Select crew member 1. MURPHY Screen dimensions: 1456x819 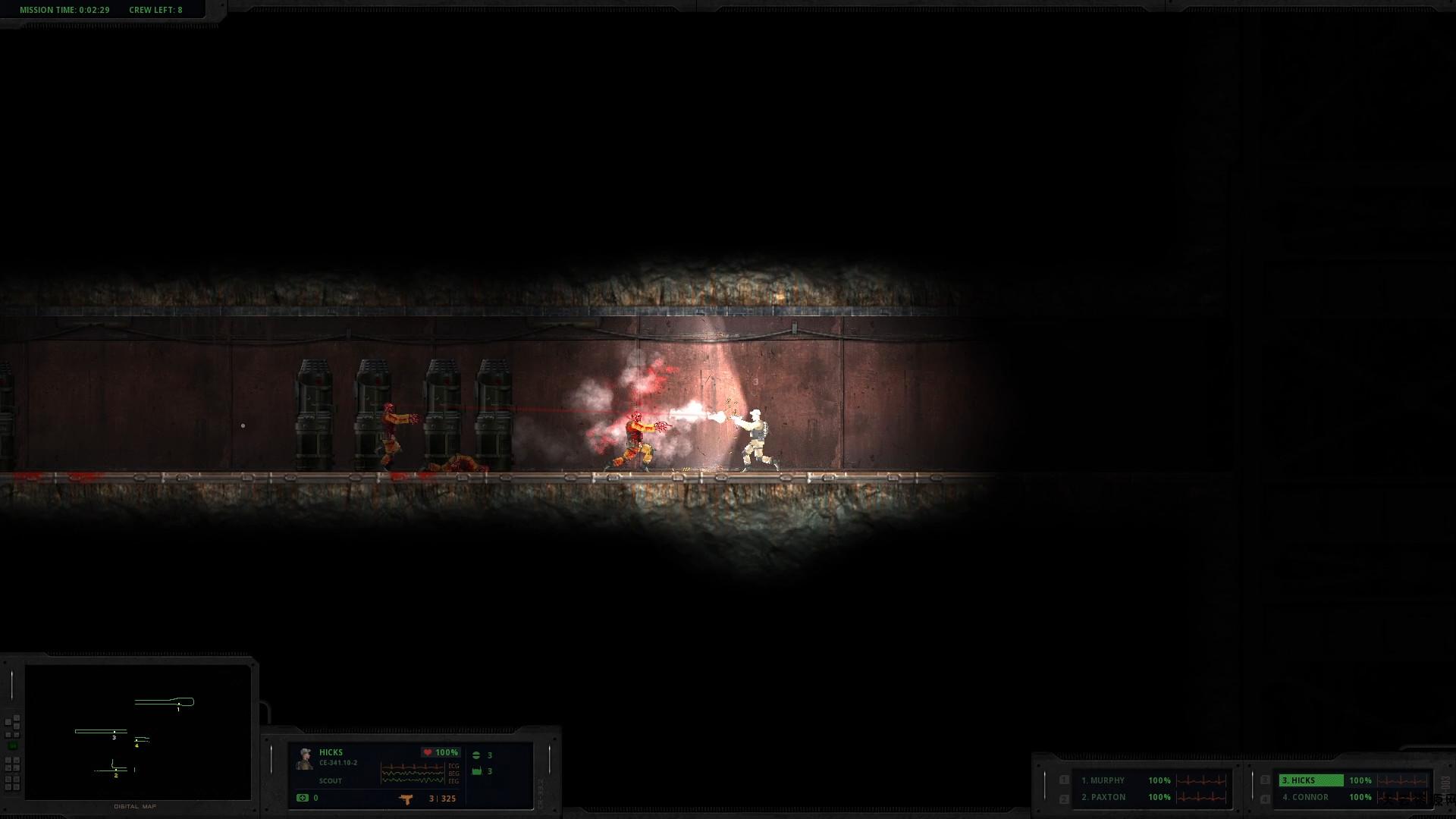(1103, 780)
